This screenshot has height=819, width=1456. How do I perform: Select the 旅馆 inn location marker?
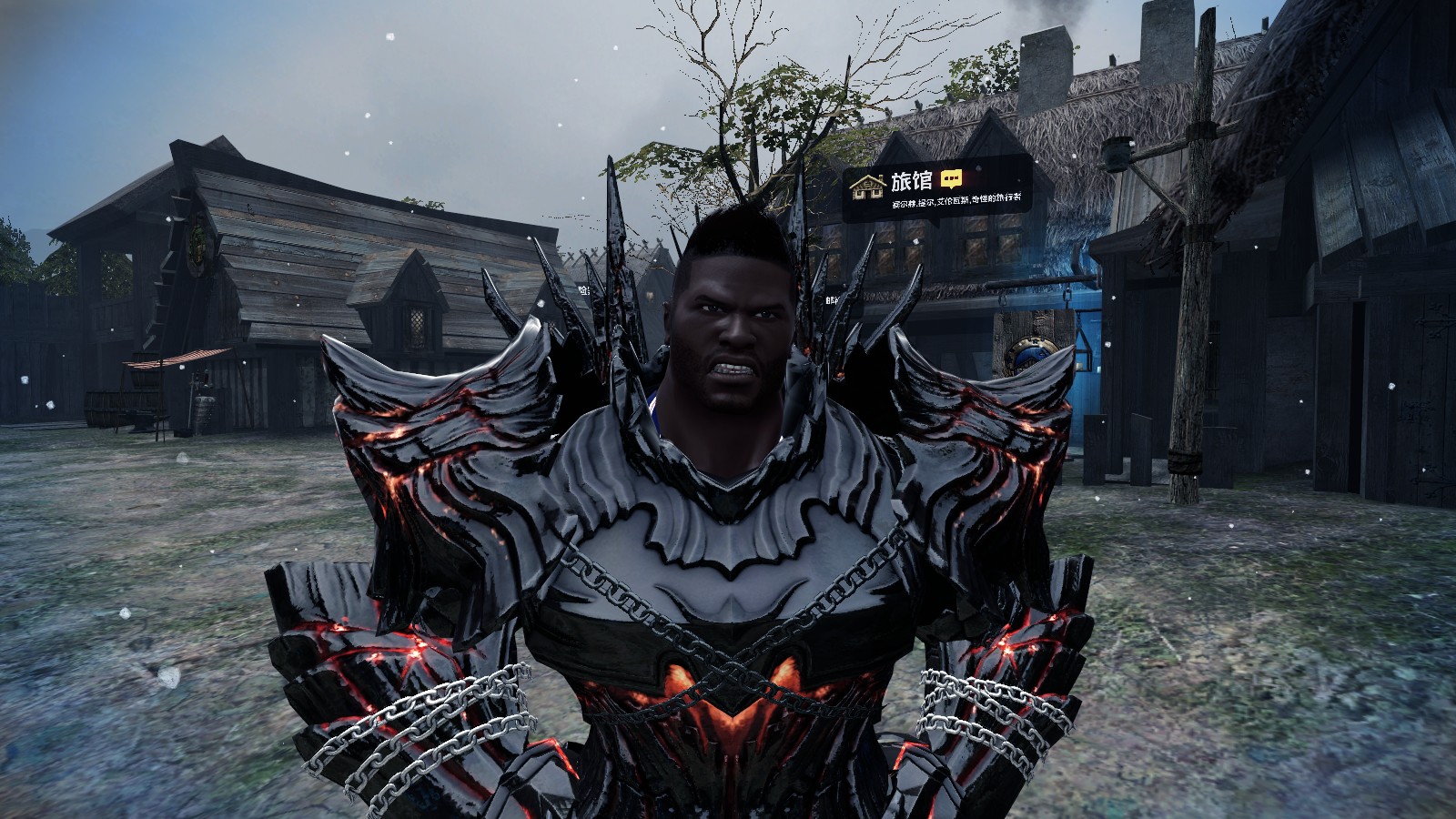click(869, 185)
